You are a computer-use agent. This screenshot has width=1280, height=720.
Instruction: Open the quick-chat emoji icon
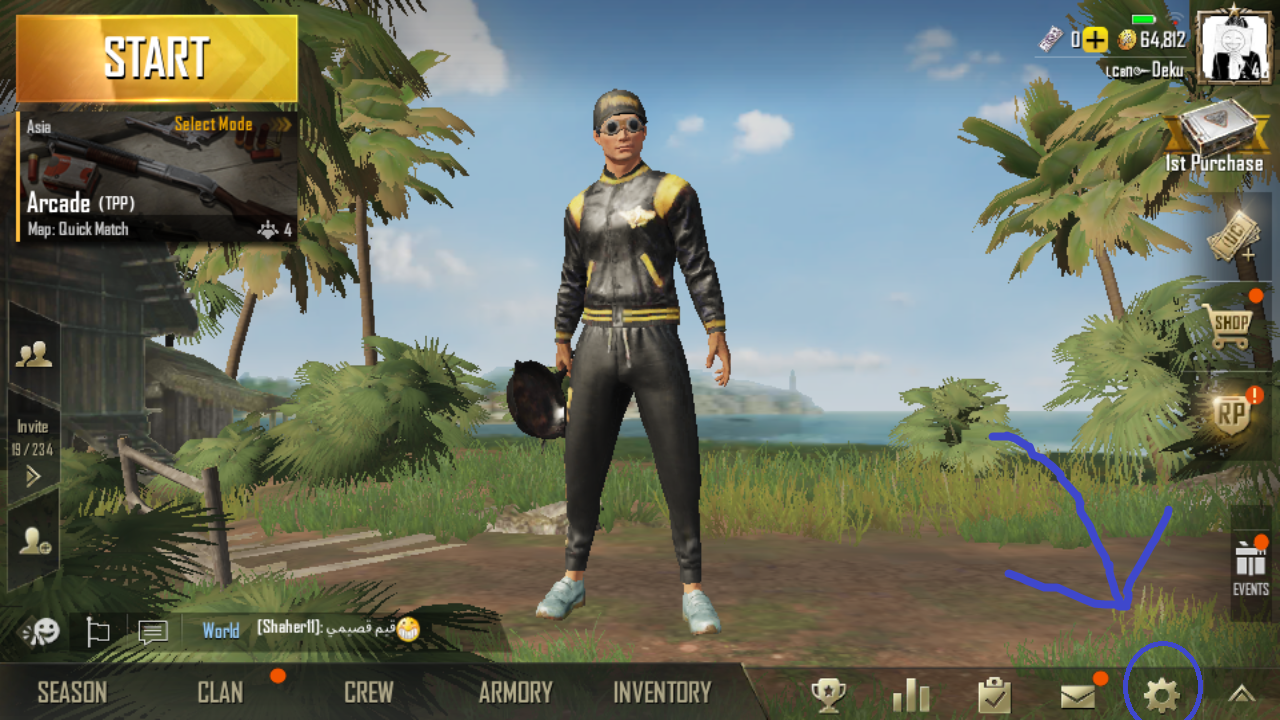pyautogui.click(x=40, y=632)
